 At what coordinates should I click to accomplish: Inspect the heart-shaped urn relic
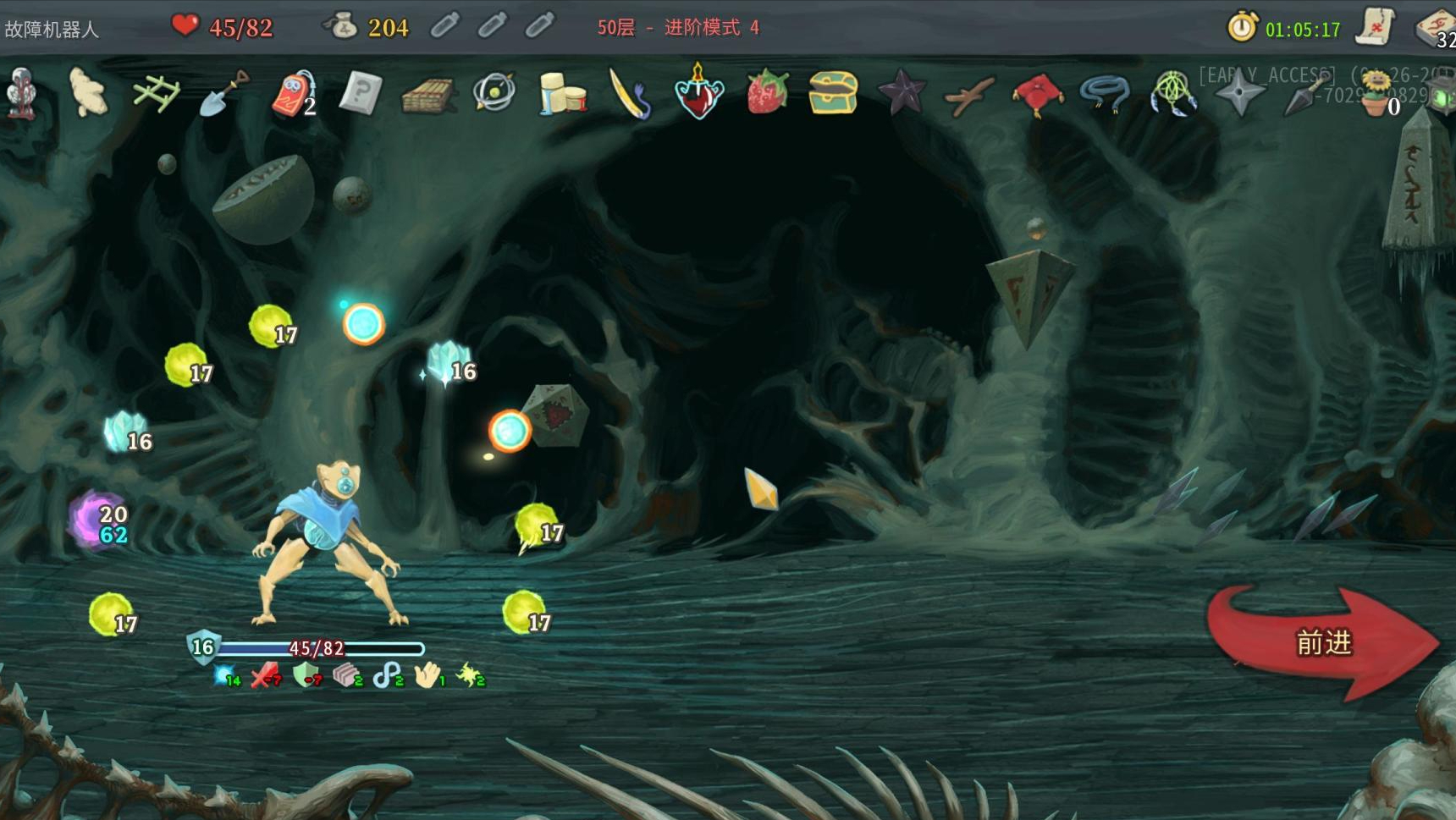pyautogui.click(x=699, y=91)
